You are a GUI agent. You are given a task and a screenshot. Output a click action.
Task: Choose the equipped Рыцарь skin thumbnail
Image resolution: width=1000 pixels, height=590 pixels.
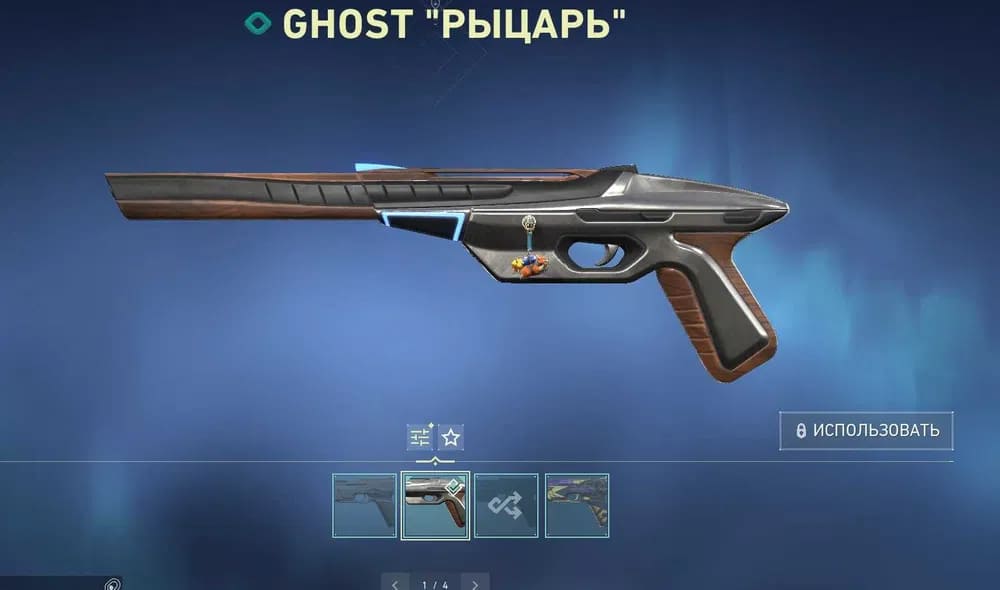(435, 506)
